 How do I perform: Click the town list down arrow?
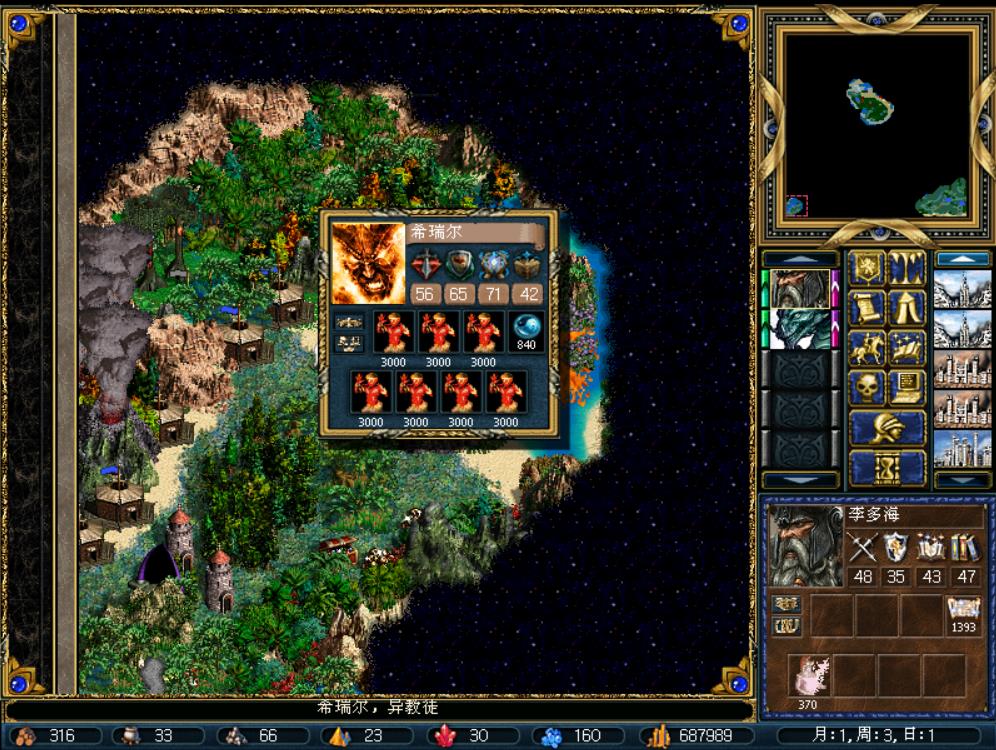[x=961, y=479]
